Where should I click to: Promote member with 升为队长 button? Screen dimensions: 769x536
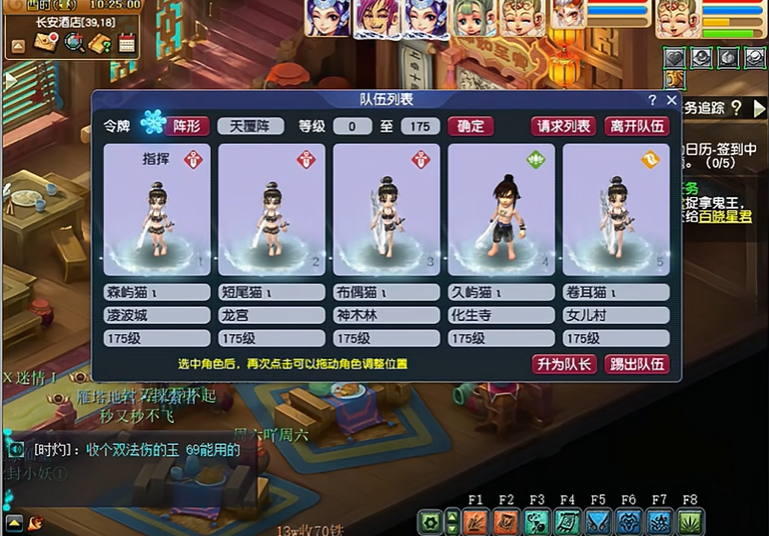pos(564,364)
